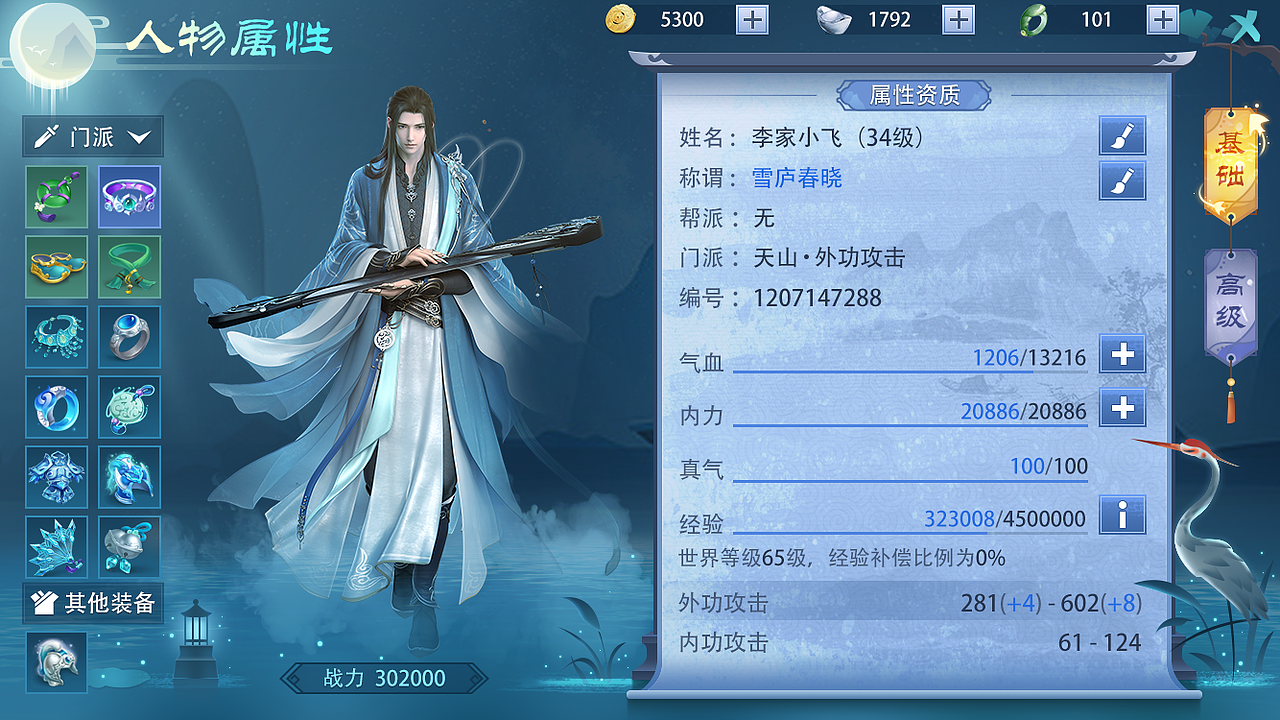Open the white helm icon under 其他装备
This screenshot has height=720, width=1280.
[x=56, y=662]
